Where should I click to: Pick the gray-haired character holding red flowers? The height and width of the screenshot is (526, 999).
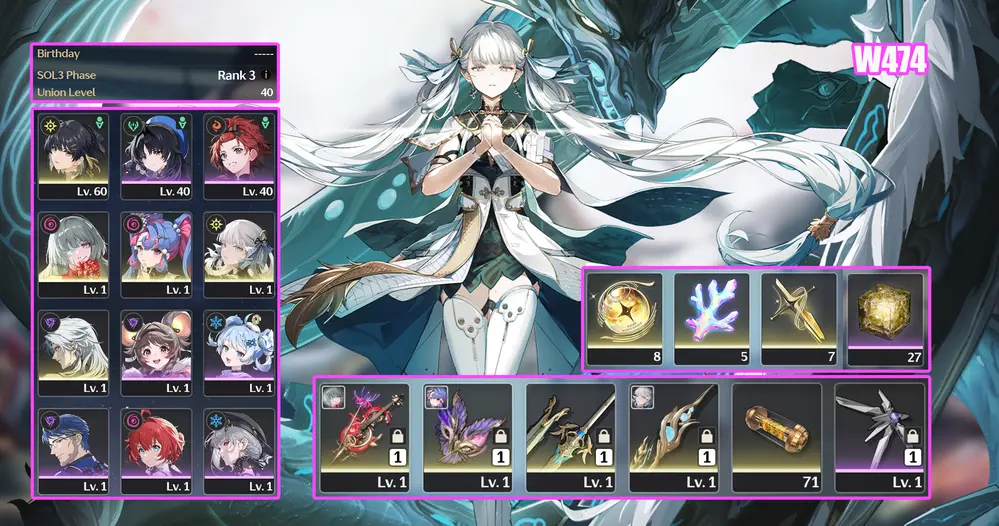(73, 253)
